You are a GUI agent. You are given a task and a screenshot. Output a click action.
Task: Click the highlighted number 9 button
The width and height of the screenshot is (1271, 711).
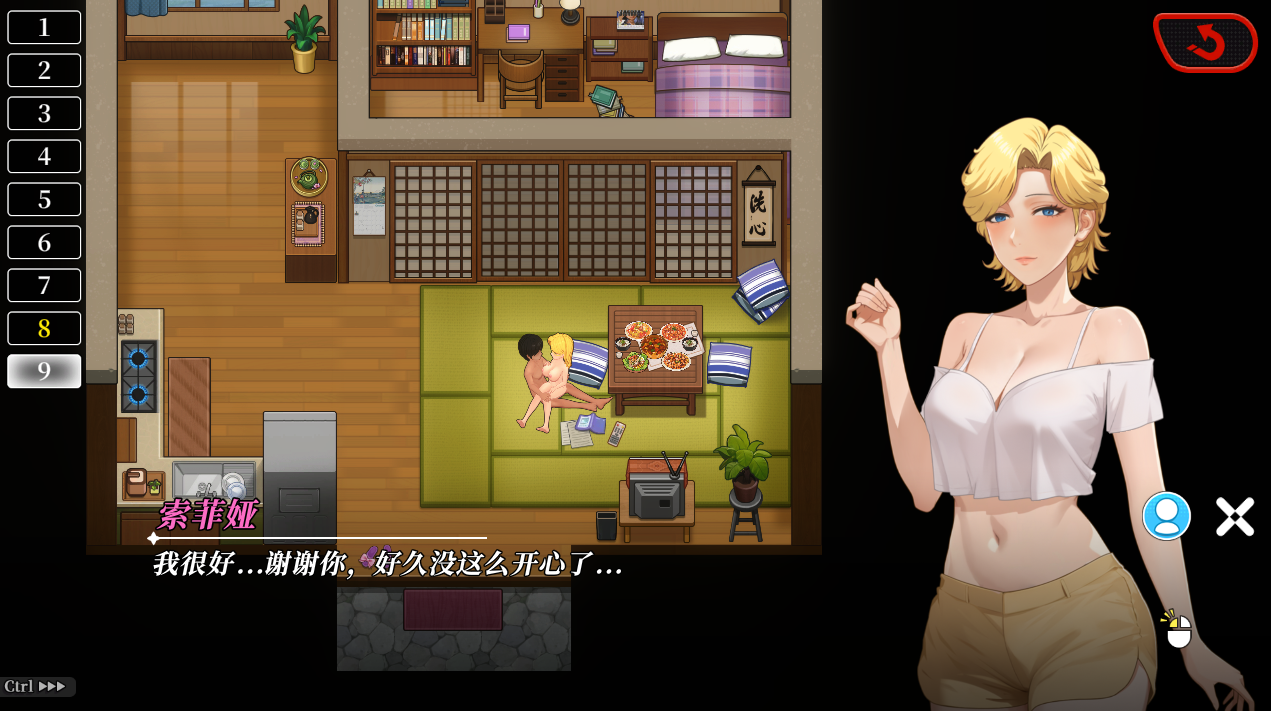tap(44, 371)
